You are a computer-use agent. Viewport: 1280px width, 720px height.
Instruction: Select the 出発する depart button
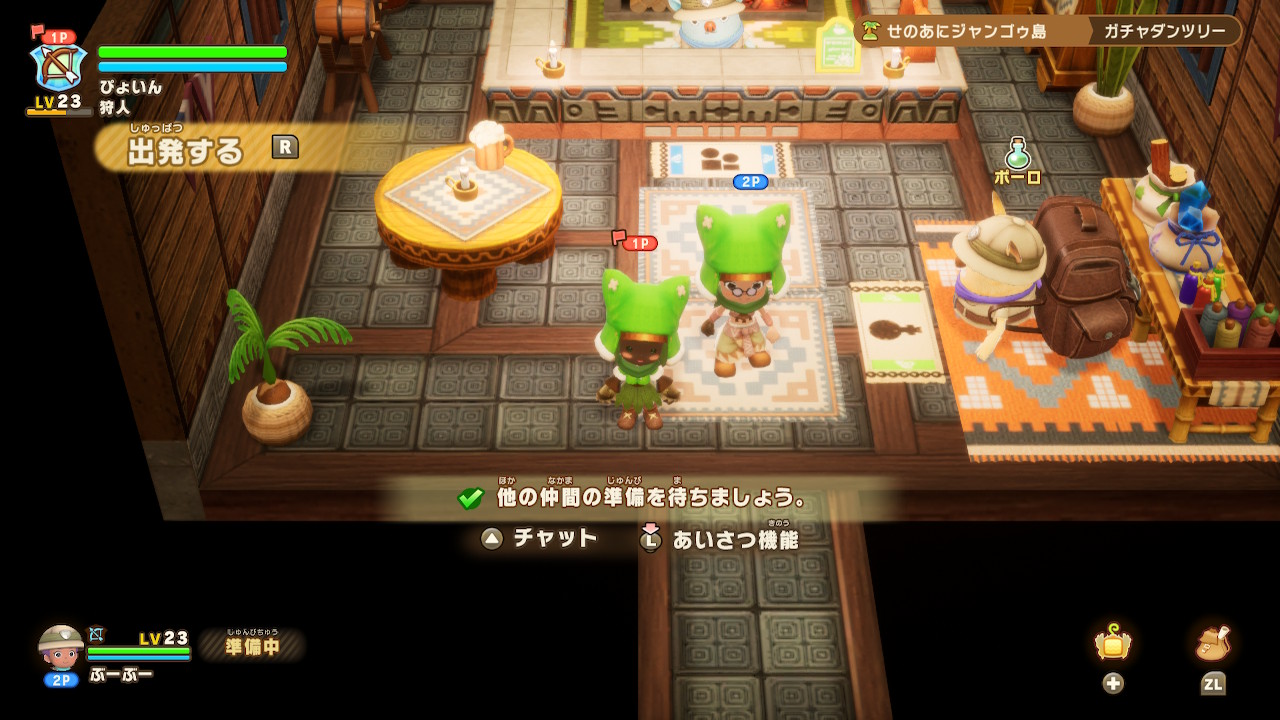pos(186,151)
